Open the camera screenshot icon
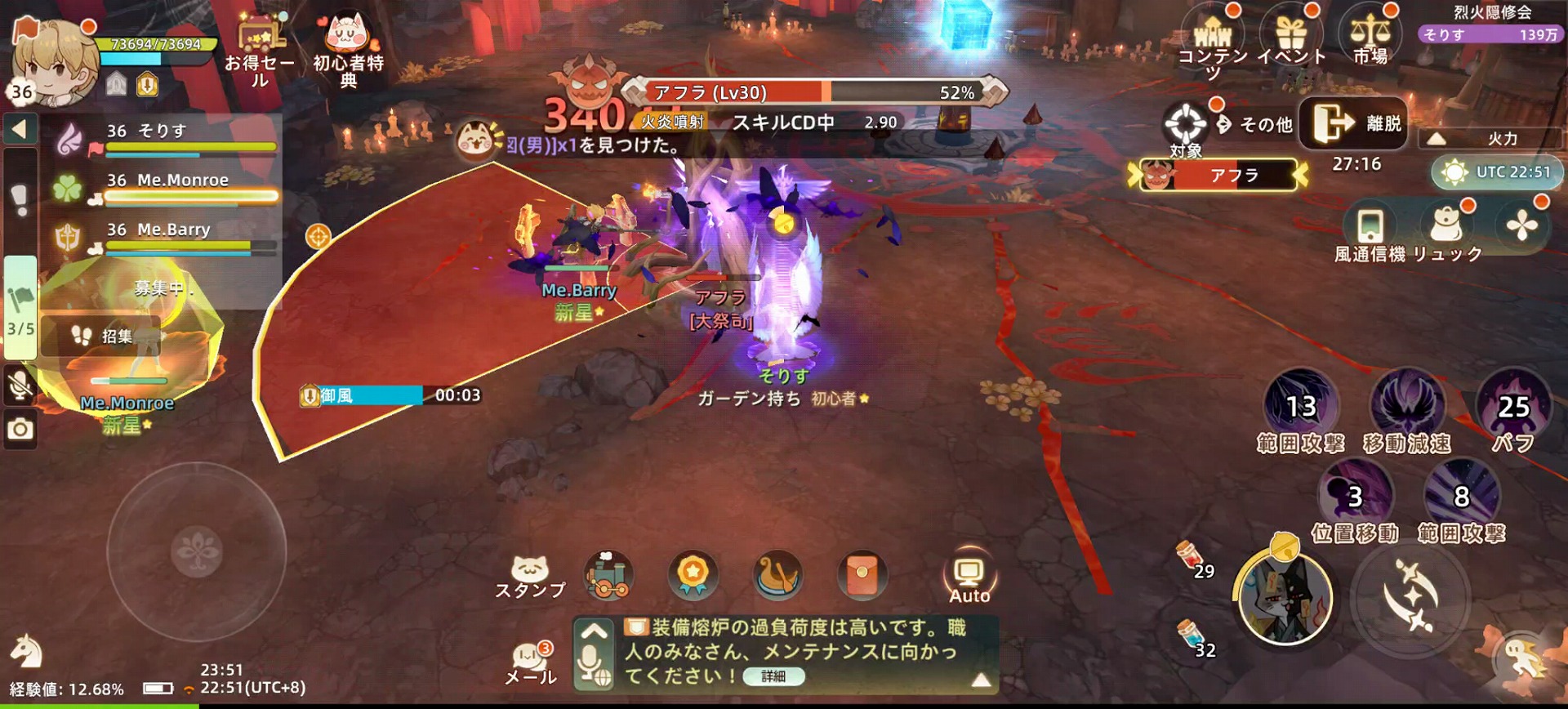This screenshot has width=1568, height=709. (x=20, y=428)
